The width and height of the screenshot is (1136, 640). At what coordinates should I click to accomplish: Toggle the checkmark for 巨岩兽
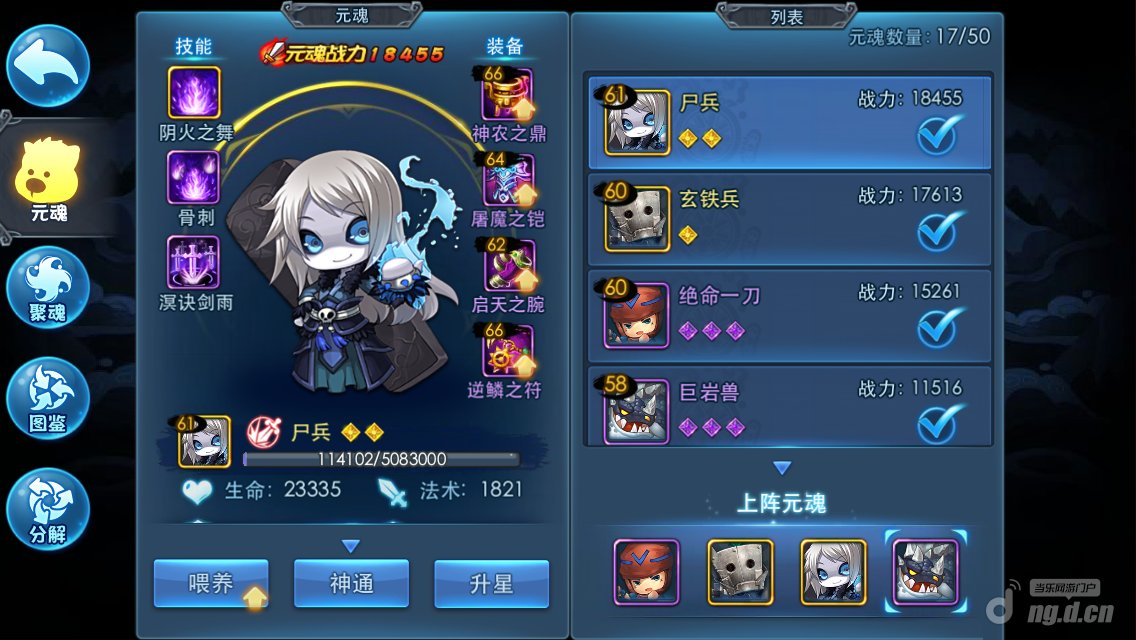click(940, 424)
